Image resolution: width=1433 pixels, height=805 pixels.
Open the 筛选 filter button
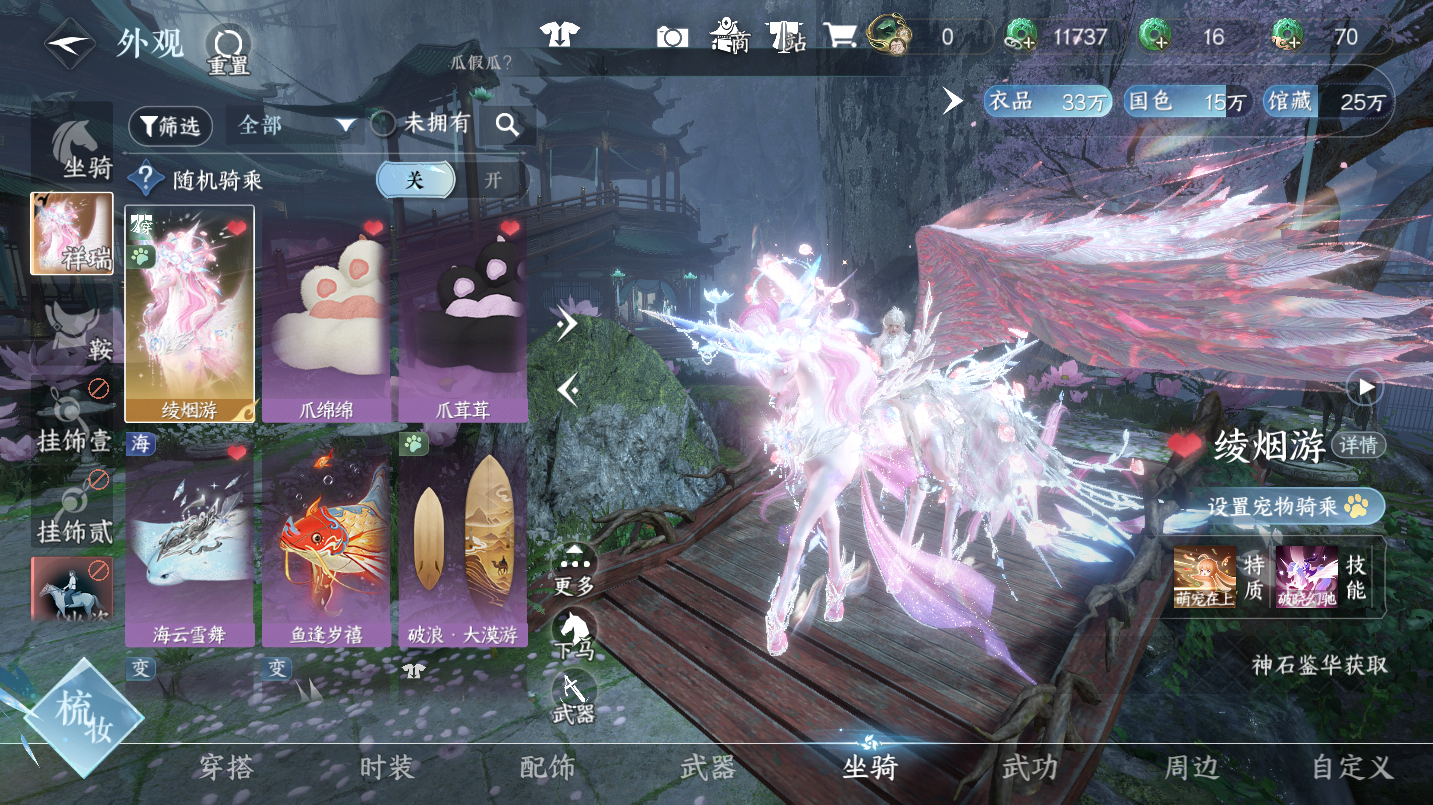click(x=170, y=125)
